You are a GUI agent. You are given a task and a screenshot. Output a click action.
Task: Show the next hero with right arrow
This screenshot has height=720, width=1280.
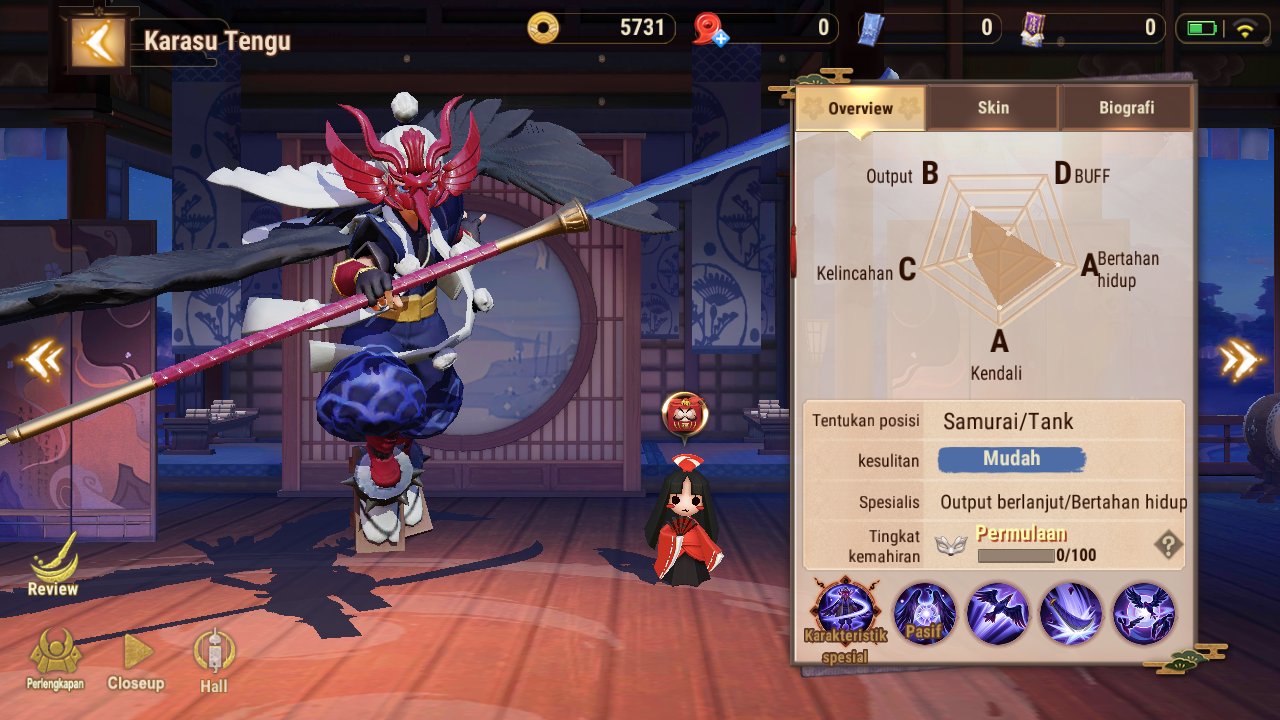click(1240, 360)
